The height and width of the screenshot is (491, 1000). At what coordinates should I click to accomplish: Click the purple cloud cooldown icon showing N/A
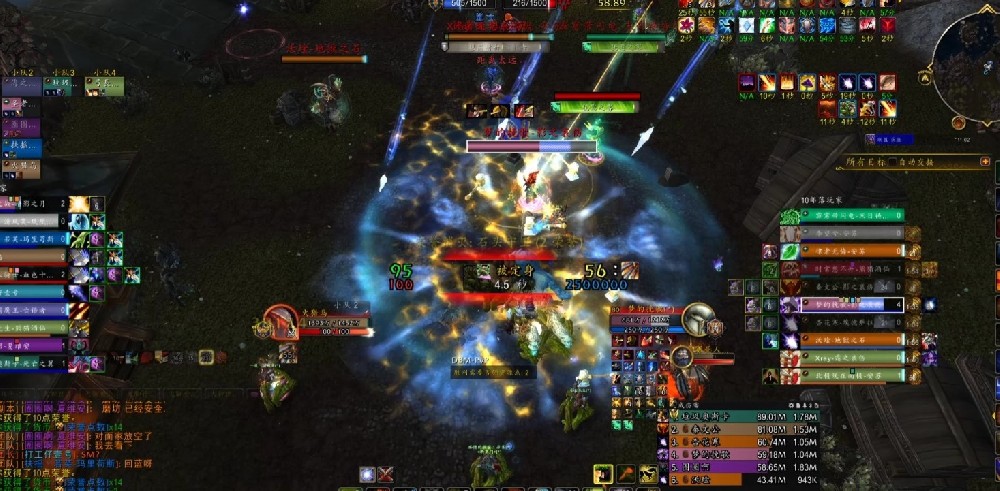[746, 83]
